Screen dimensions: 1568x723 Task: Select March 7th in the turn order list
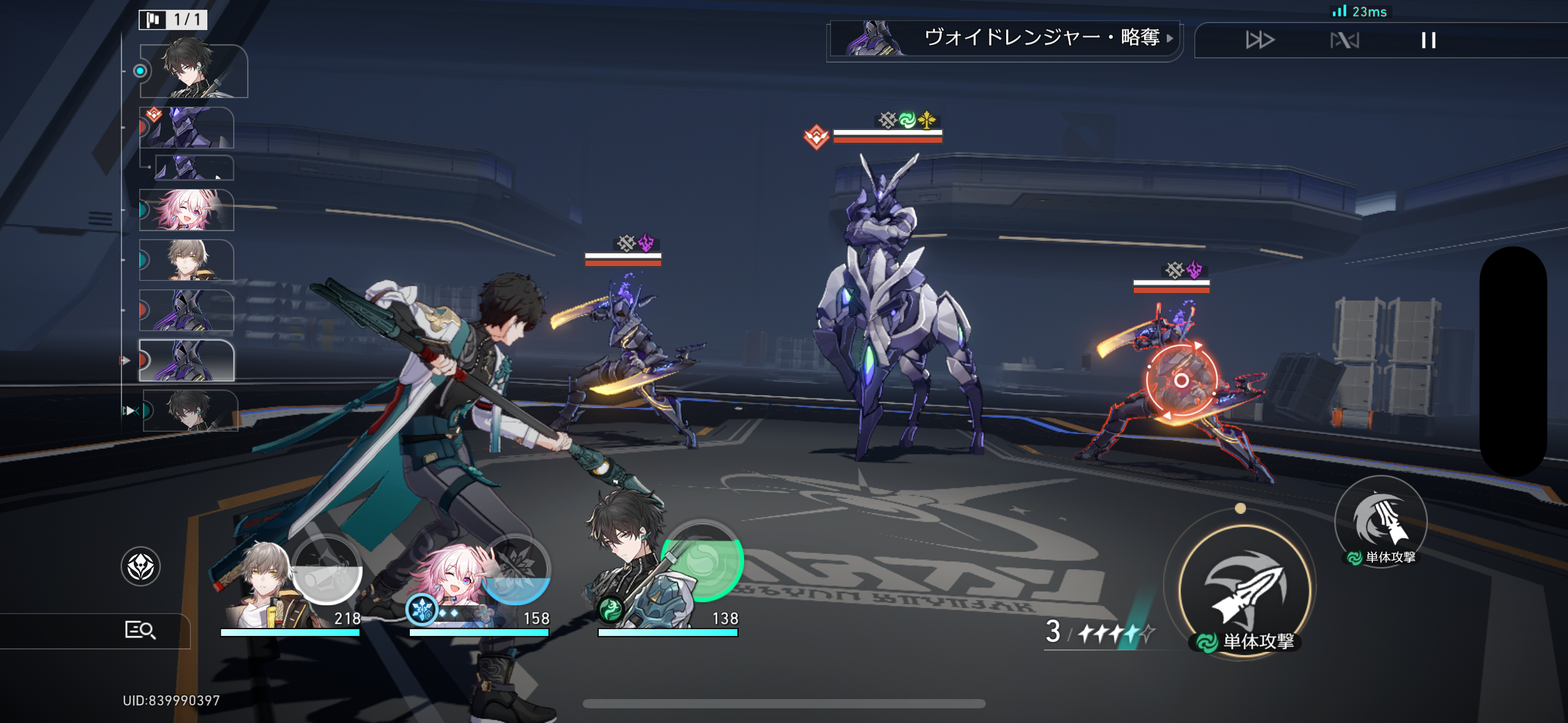coord(186,210)
